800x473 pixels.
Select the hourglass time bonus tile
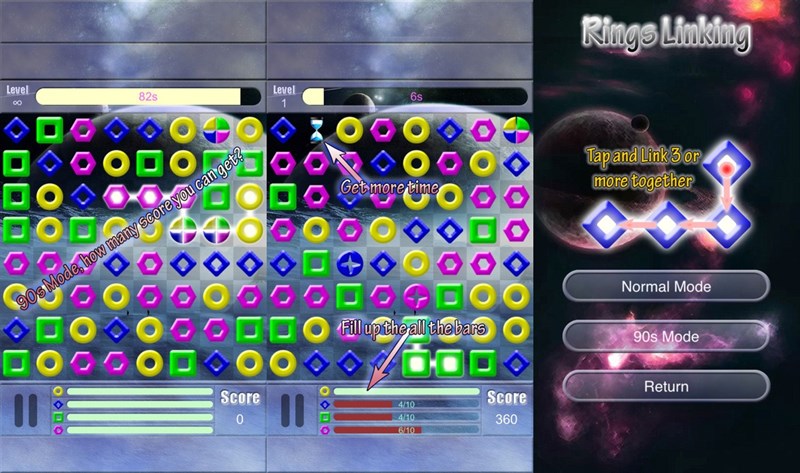tap(317, 129)
